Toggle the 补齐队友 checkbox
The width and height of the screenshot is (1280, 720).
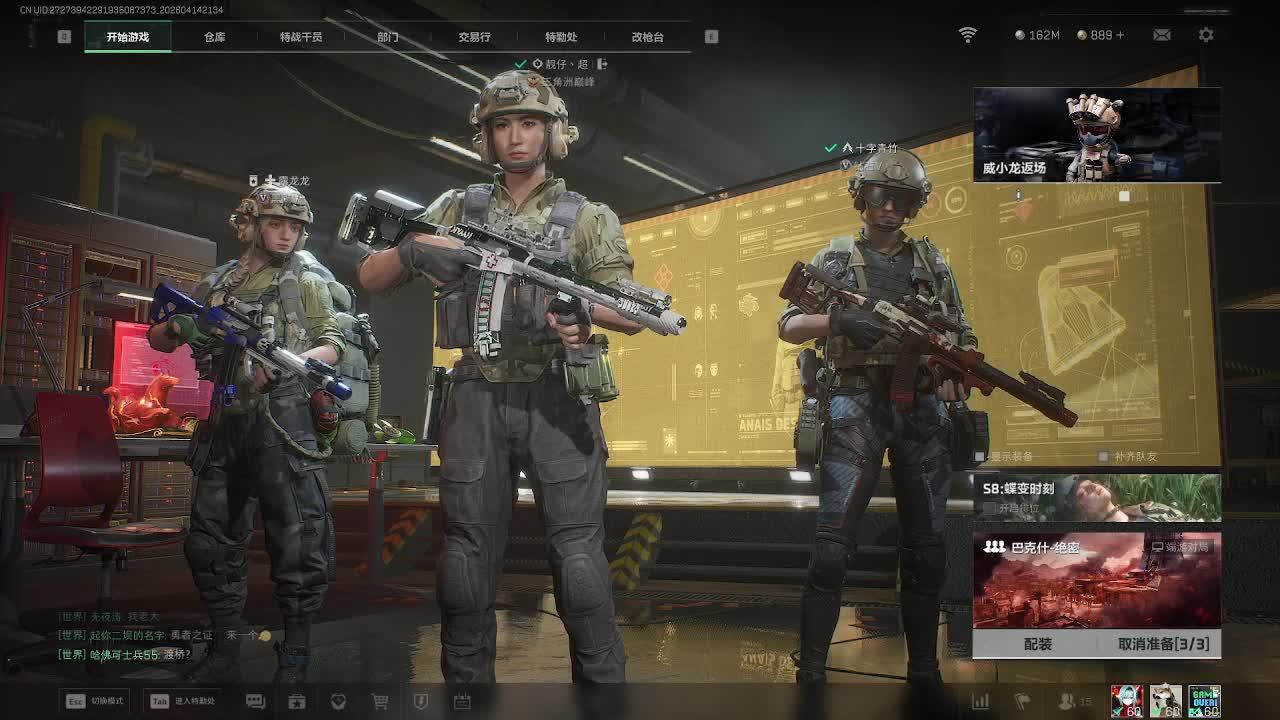coord(1103,457)
